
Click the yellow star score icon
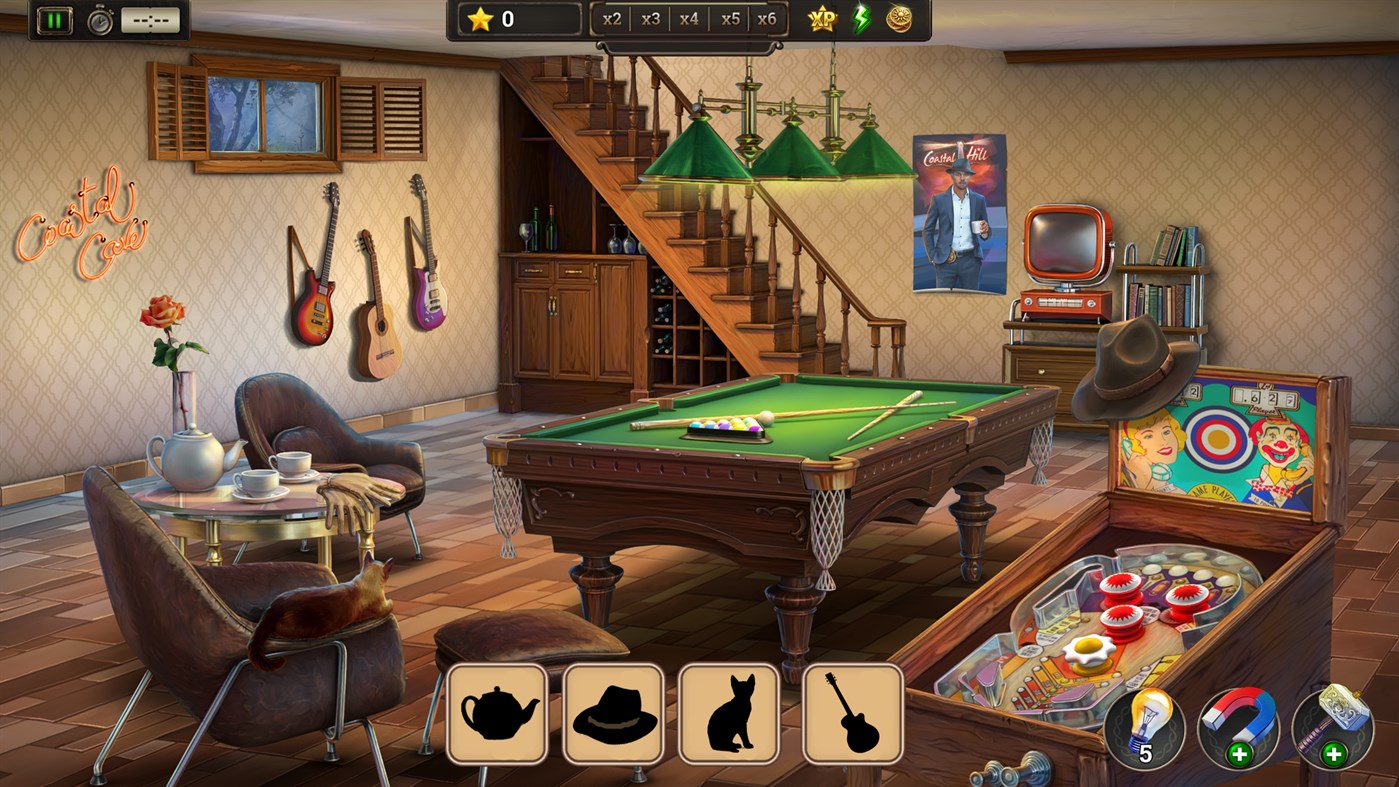coord(482,17)
